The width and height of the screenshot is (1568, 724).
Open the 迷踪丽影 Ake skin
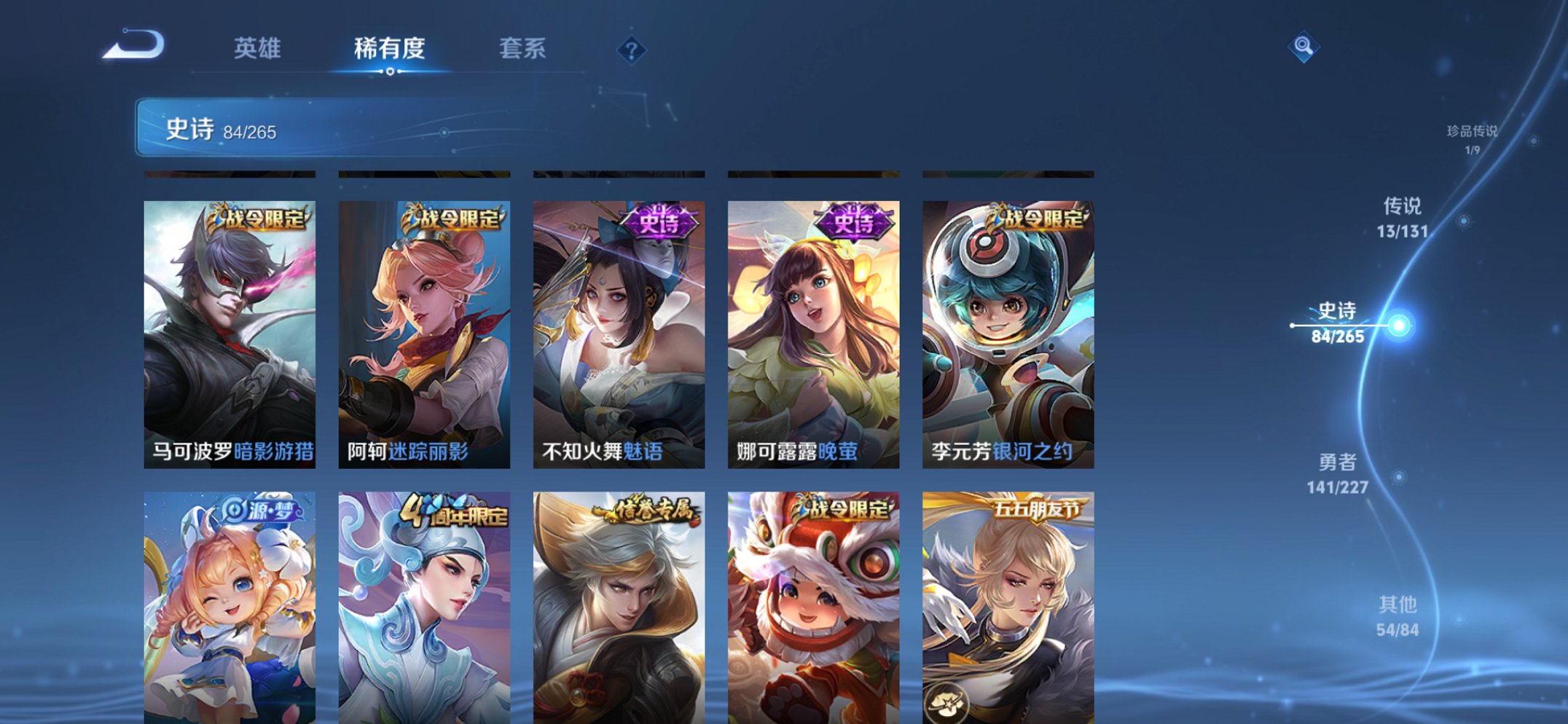coord(426,328)
